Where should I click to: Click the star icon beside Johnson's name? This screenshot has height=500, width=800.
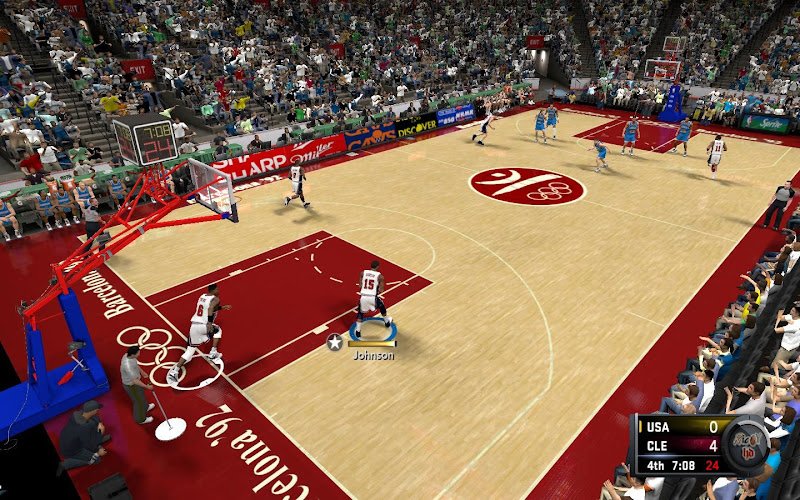tap(335, 342)
